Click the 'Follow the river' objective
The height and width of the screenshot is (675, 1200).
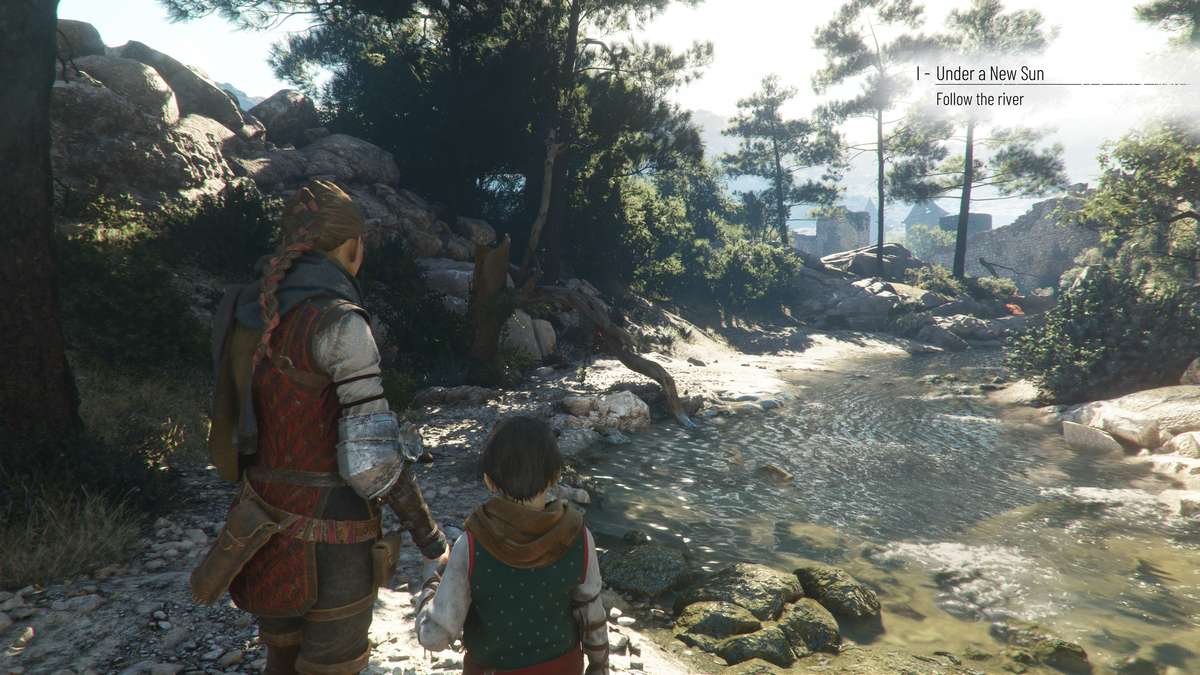tap(979, 99)
